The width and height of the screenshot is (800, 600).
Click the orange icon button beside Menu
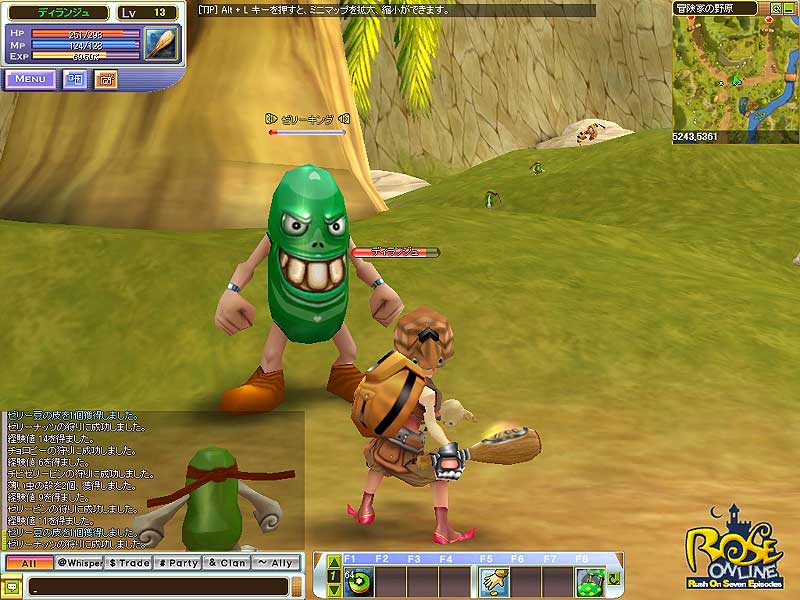[x=106, y=78]
